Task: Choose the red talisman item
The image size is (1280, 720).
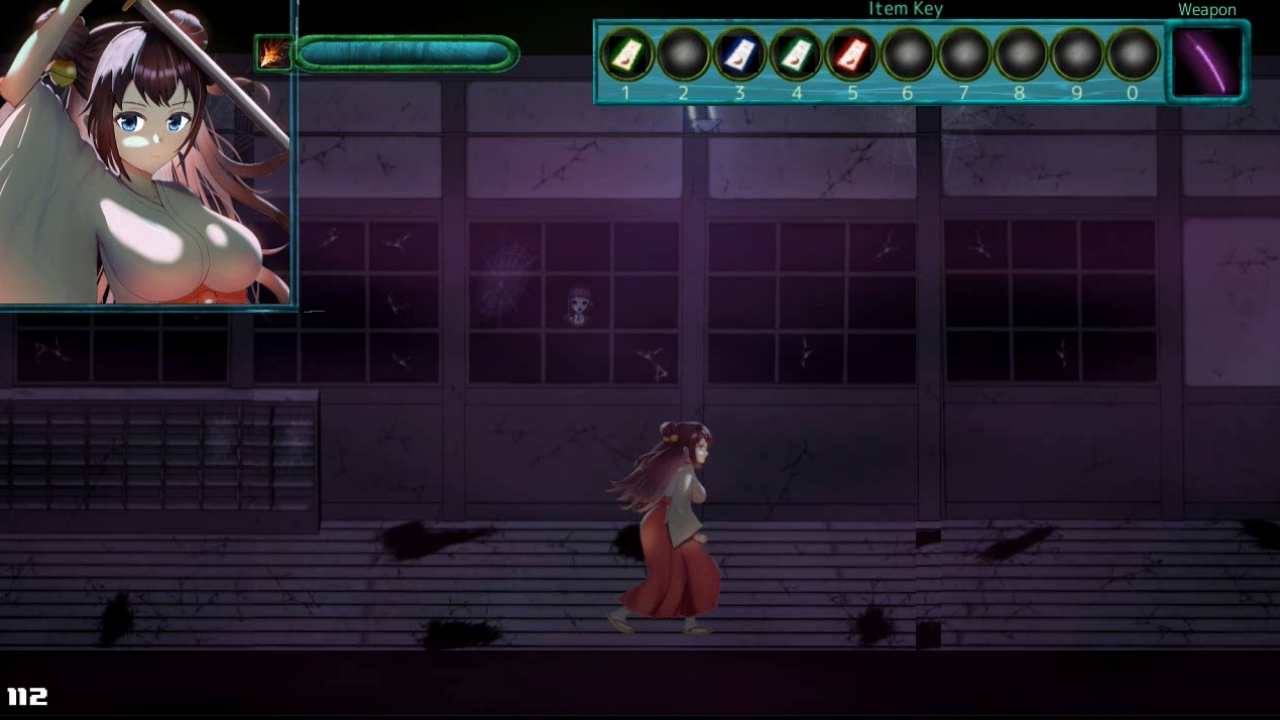Action: tap(852, 54)
